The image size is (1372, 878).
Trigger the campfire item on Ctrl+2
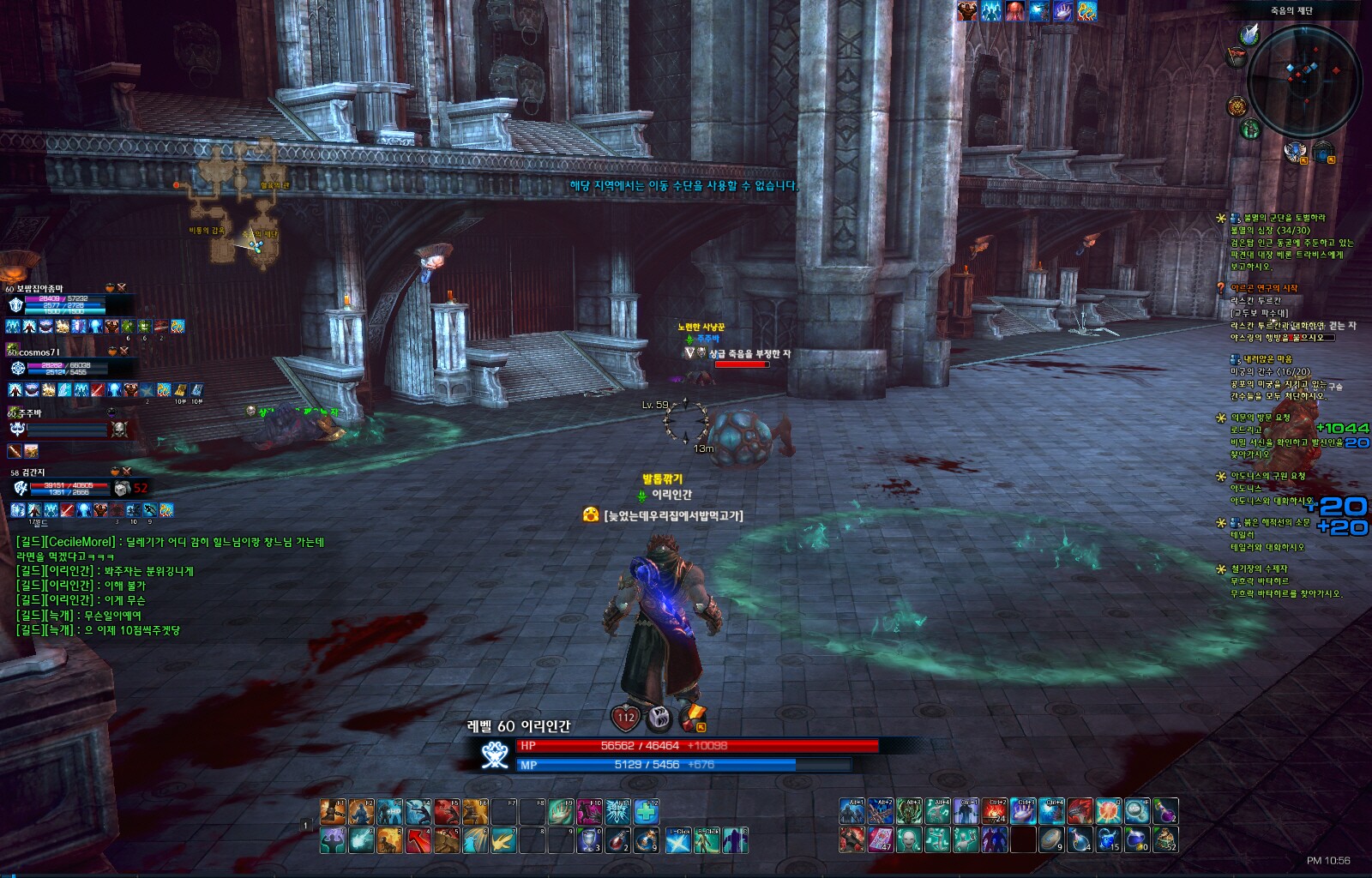coord(995,811)
